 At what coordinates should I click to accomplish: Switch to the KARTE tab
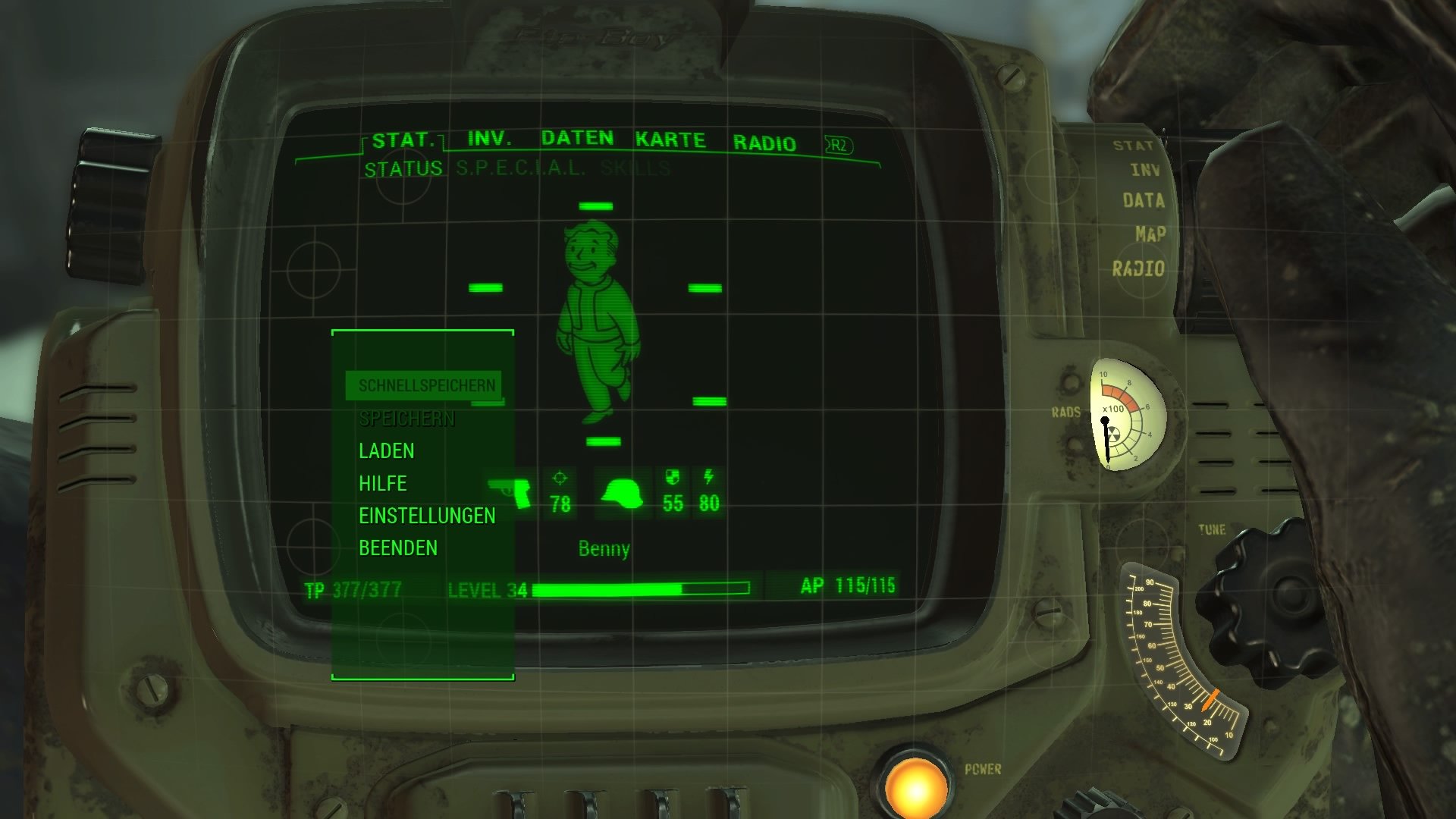pos(669,139)
